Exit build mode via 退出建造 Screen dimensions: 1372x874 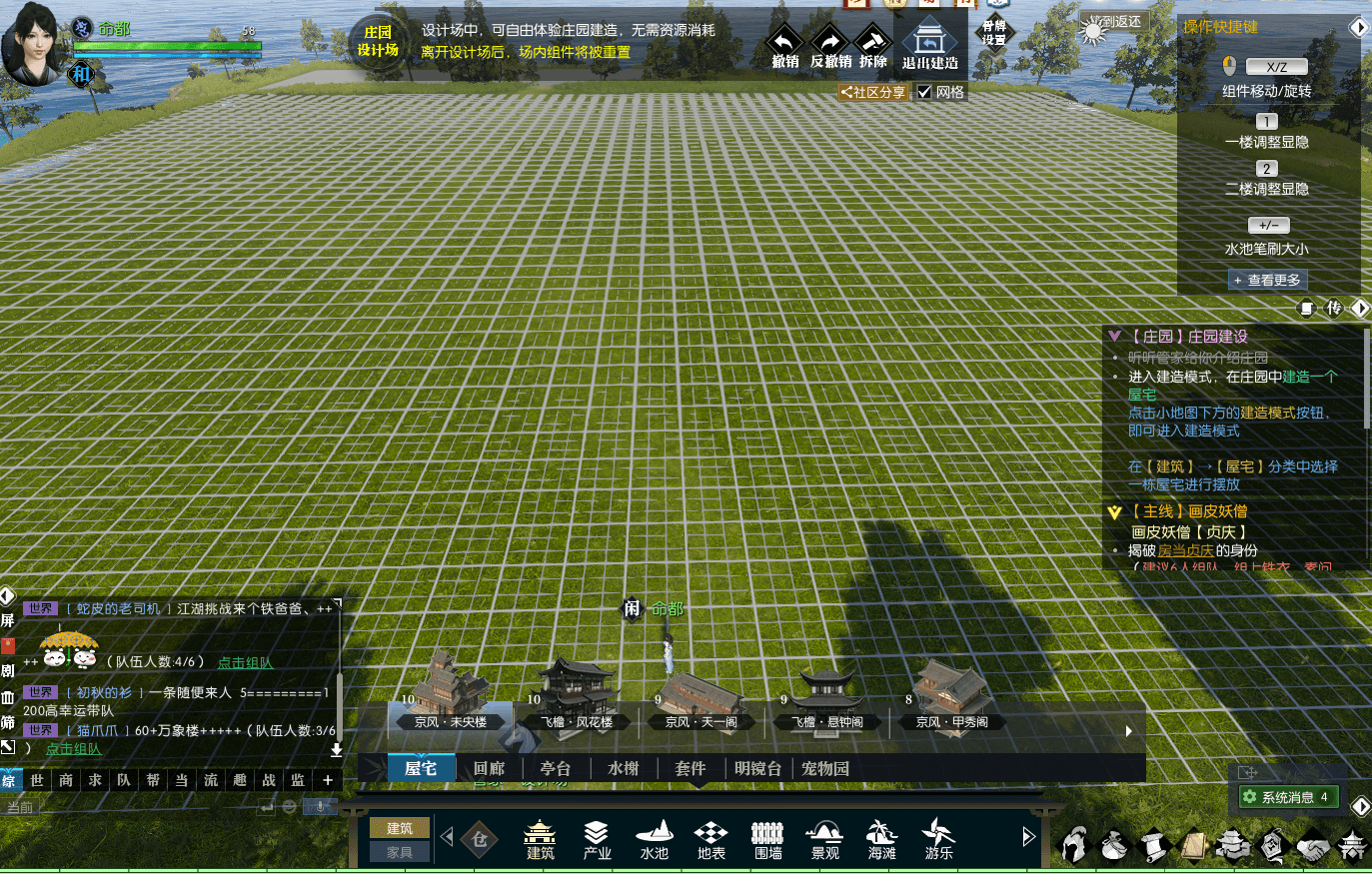point(929,46)
